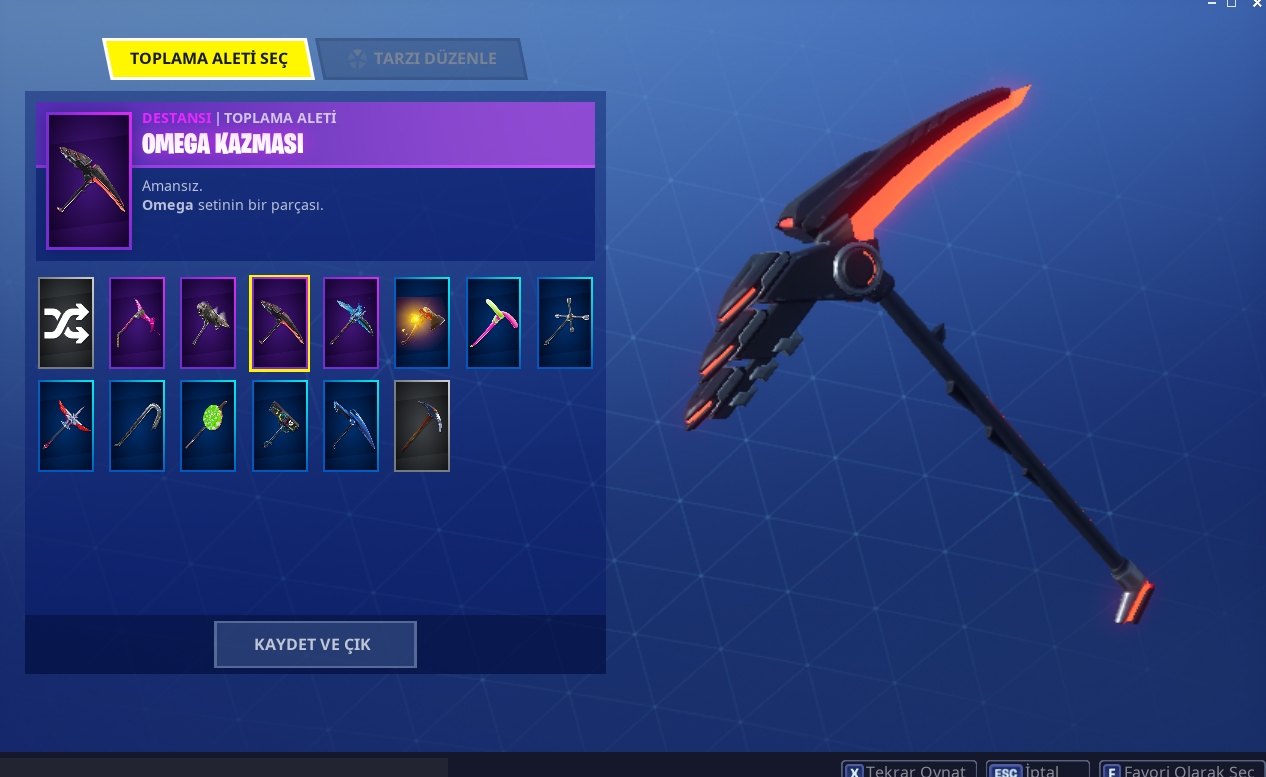The height and width of the screenshot is (777, 1266).
Task: Select the default wooden-handled pickaxe
Action: tap(422, 426)
